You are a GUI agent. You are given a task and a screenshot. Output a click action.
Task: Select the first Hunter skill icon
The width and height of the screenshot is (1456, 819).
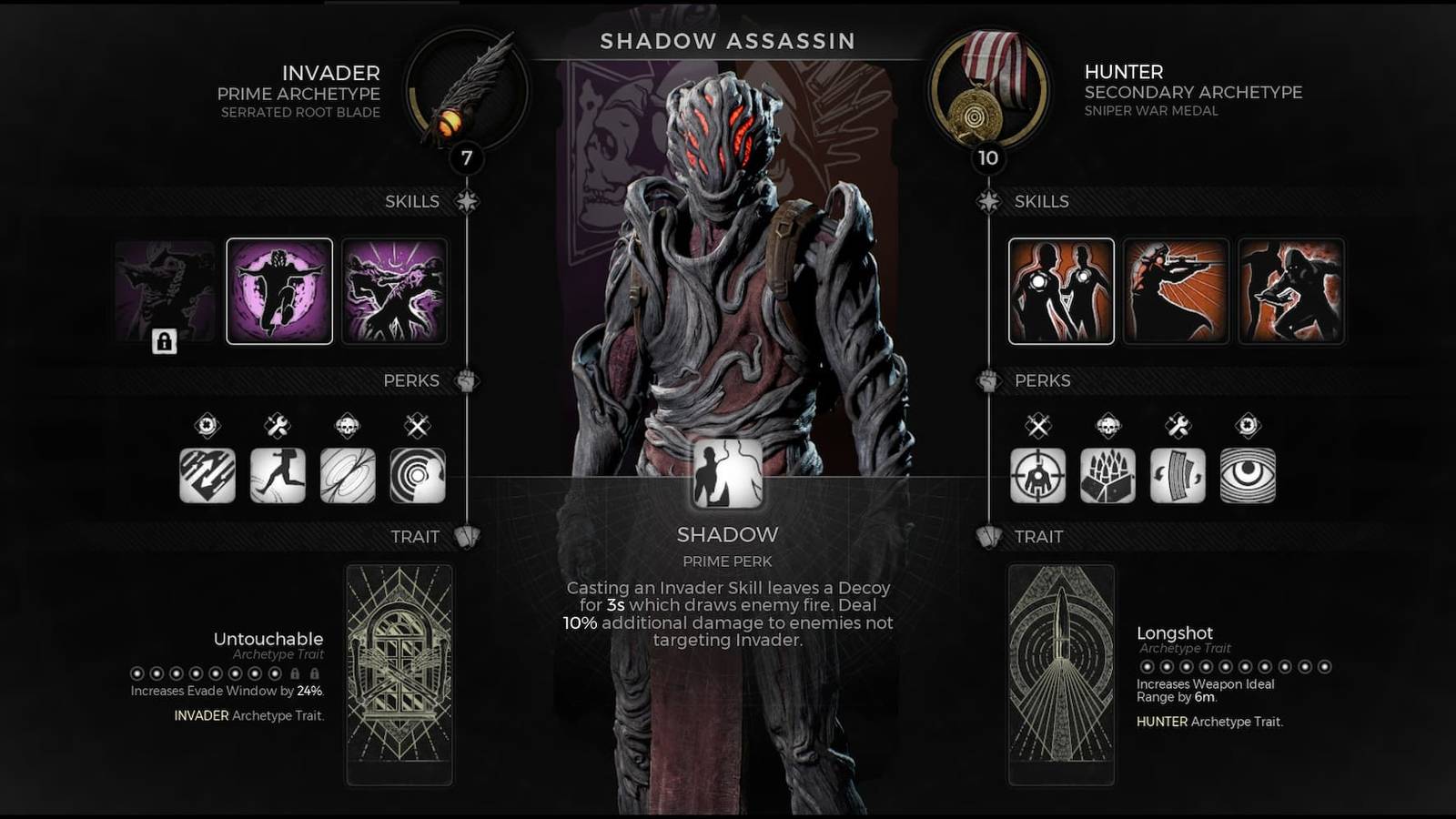tap(1059, 290)
